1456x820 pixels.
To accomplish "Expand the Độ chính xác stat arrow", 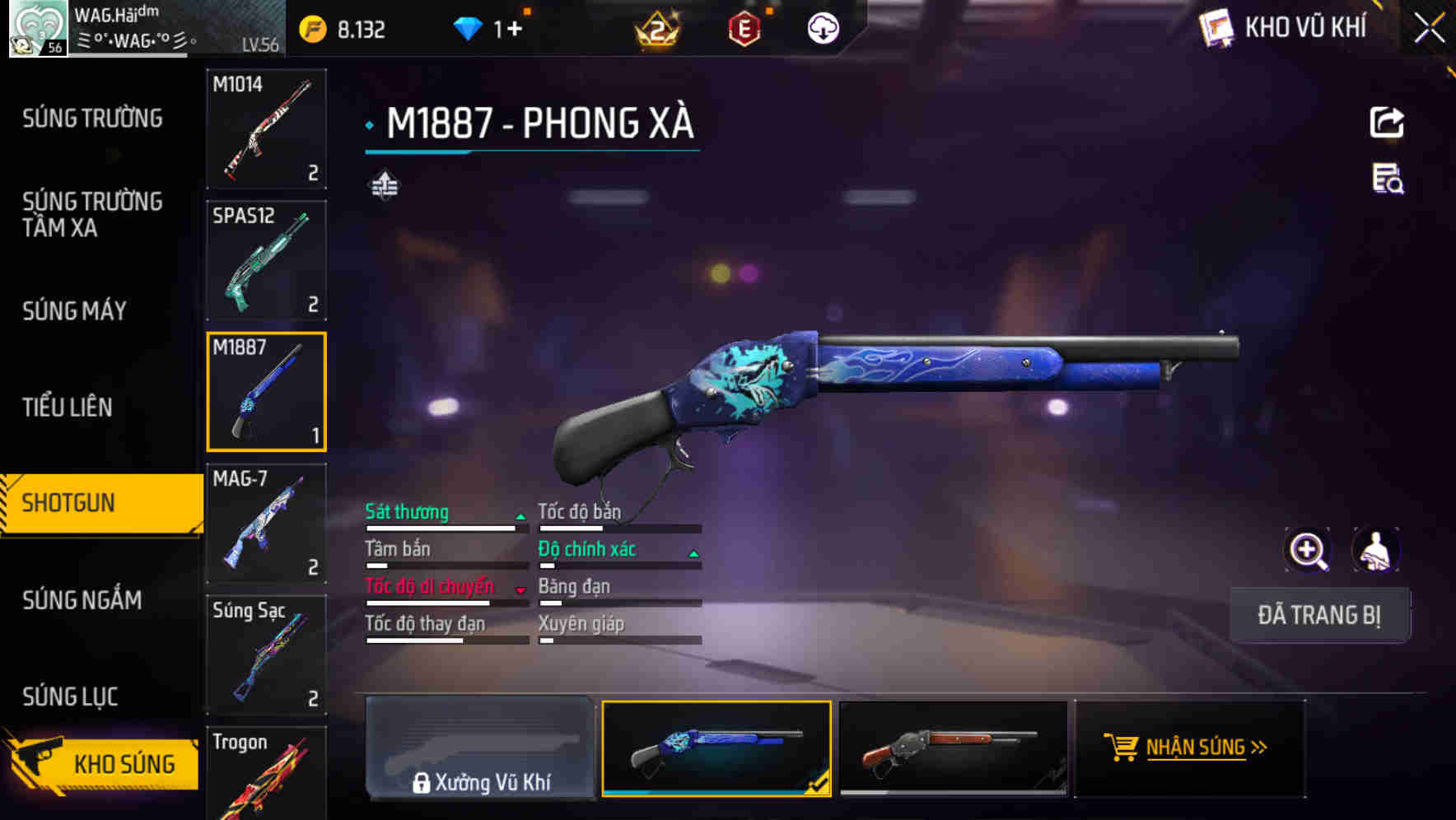I will tap(692, 552).
